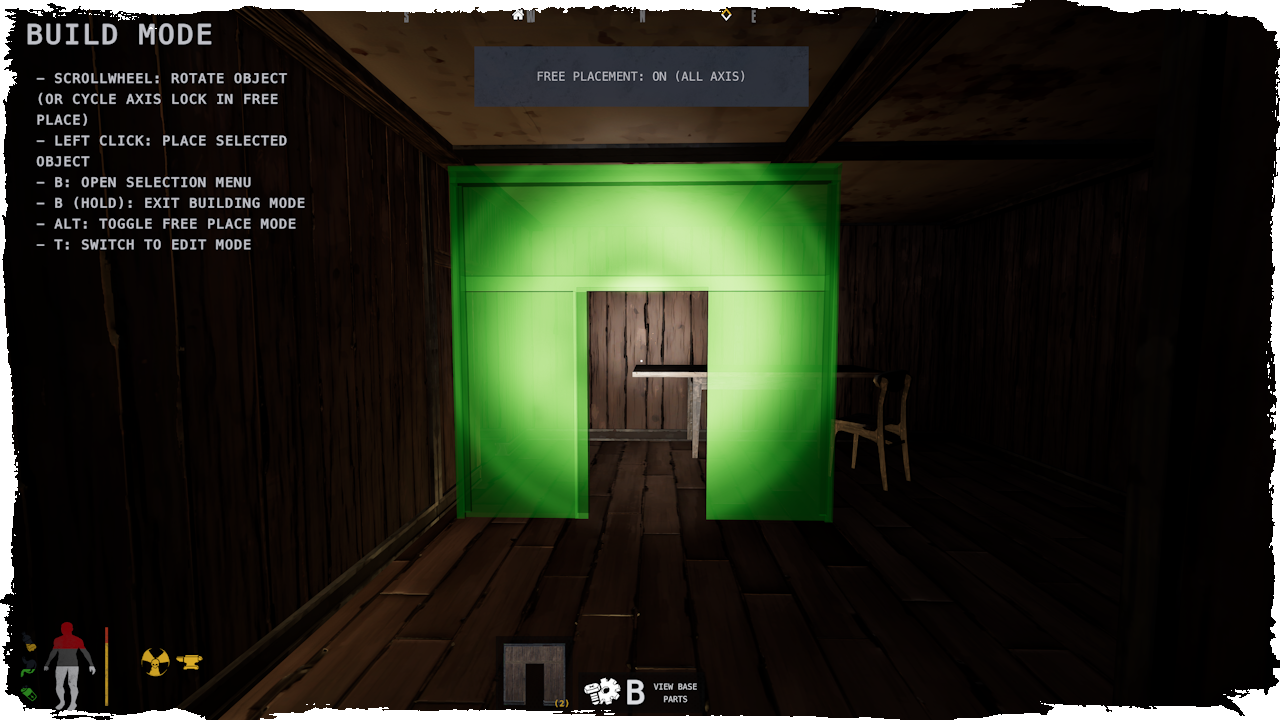
Task: Click the BUILD MODE header label
Action: point(118,33)
